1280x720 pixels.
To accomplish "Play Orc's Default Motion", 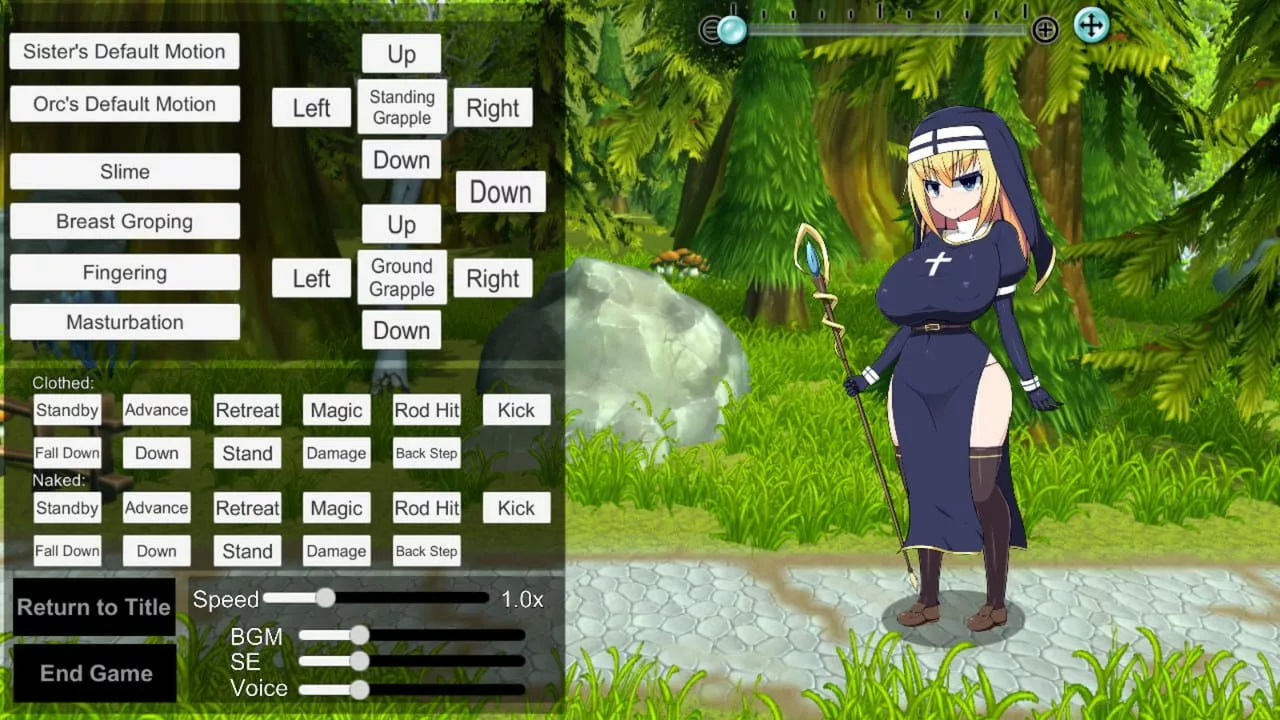I will tap(124, 103).
